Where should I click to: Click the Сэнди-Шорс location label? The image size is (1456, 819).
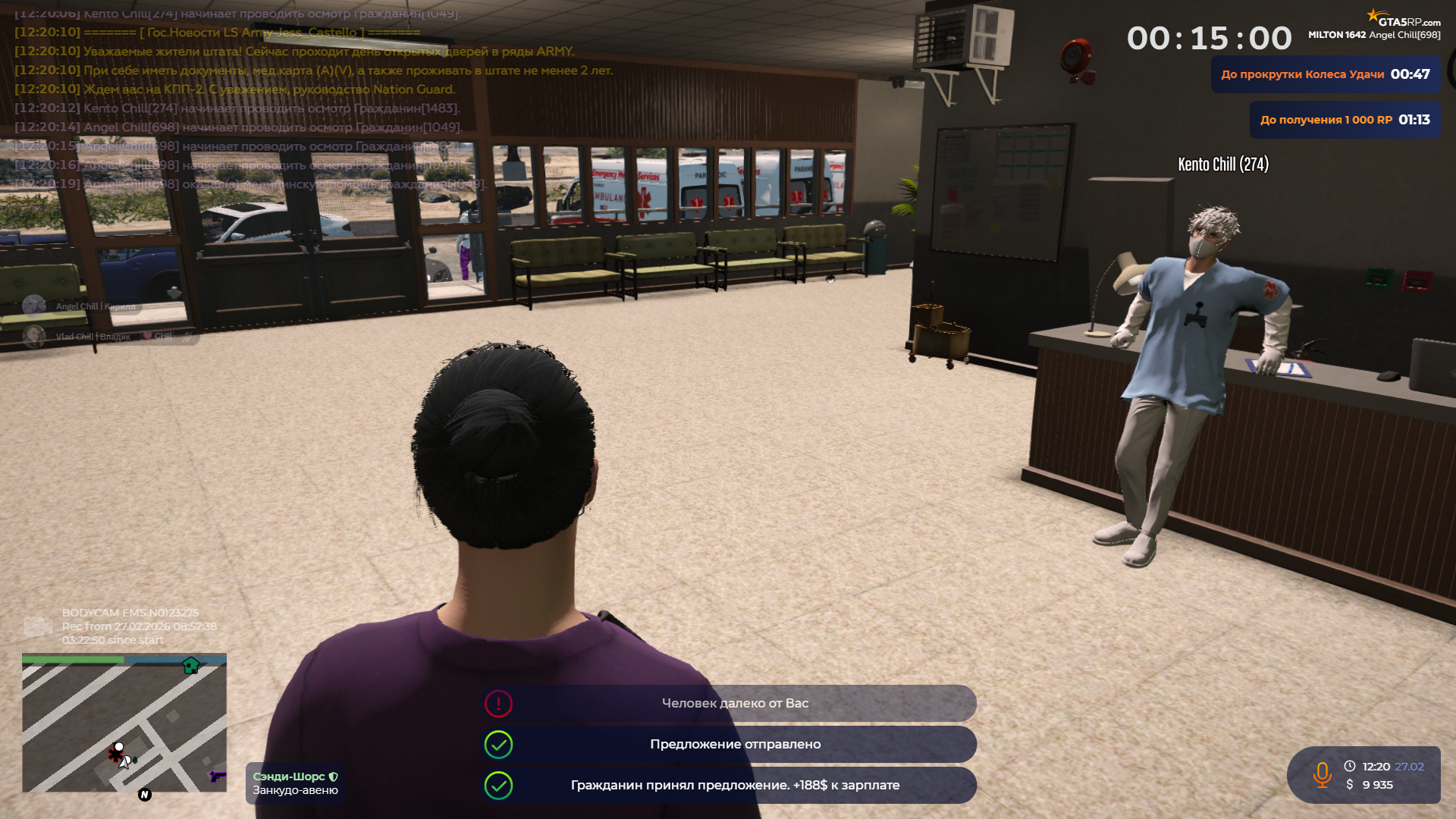(295, 783)
